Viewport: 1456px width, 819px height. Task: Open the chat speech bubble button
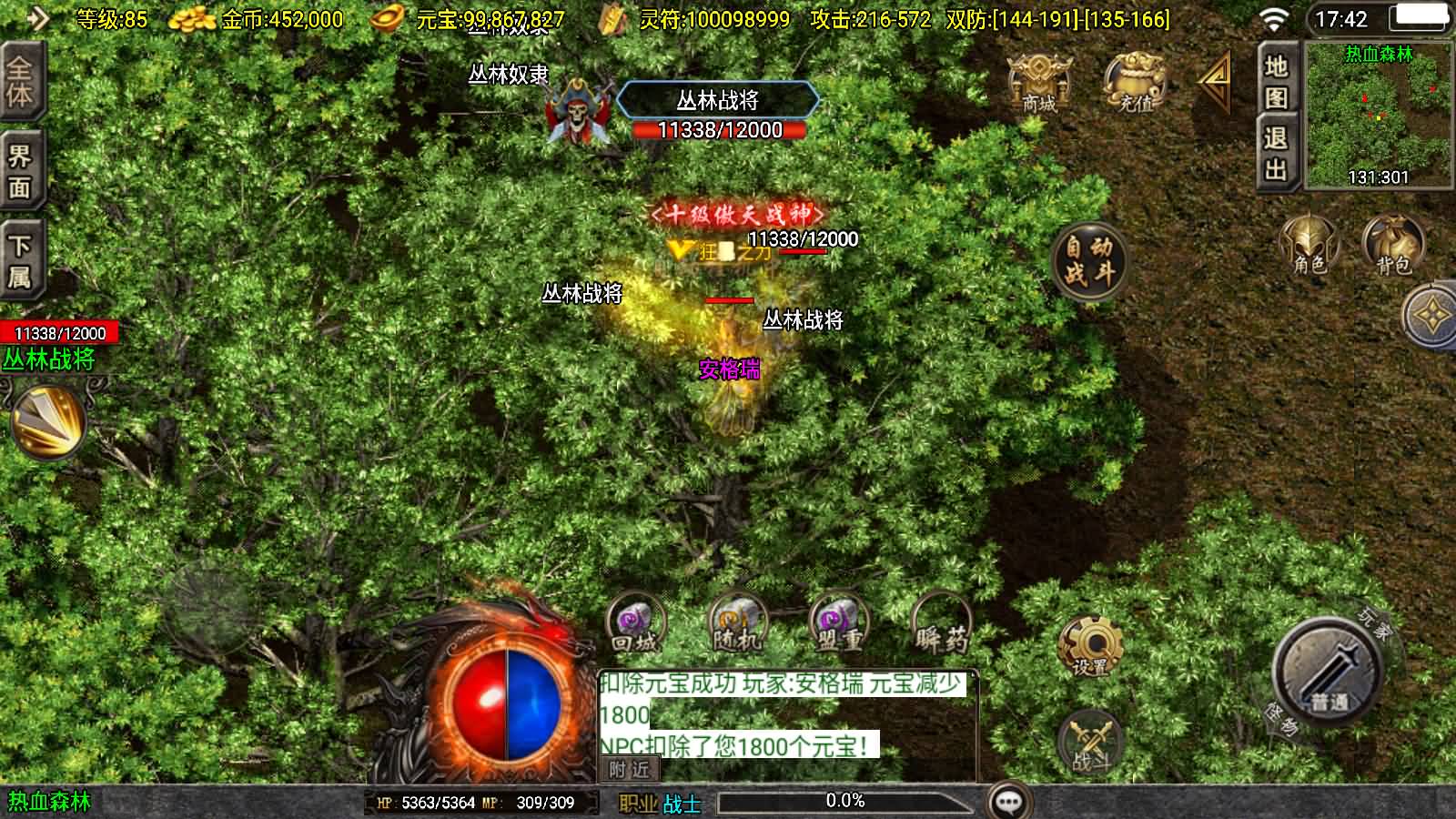point(1008,802)
